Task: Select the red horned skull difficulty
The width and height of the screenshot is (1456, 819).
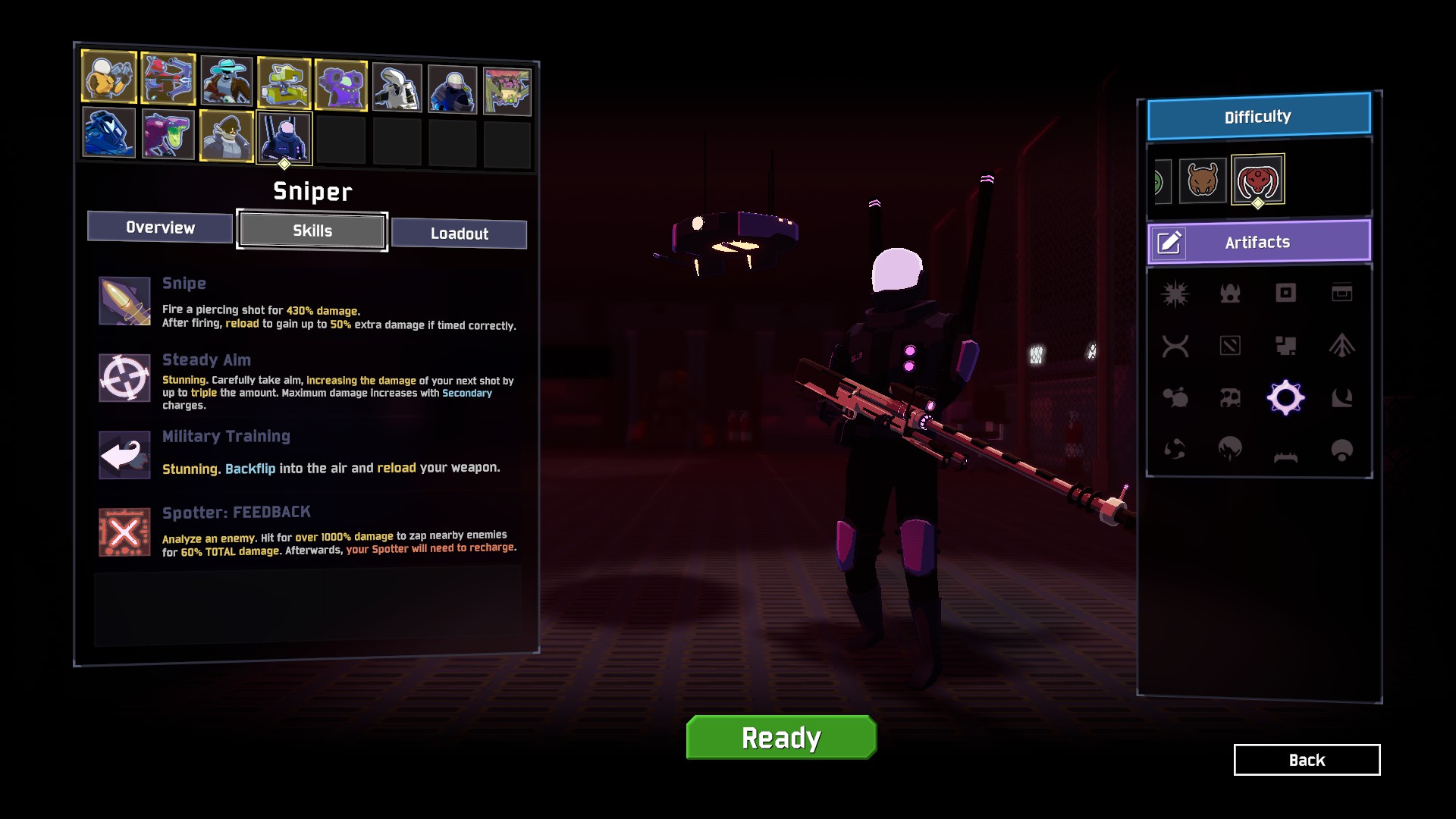Action: tap(1257, 180)
